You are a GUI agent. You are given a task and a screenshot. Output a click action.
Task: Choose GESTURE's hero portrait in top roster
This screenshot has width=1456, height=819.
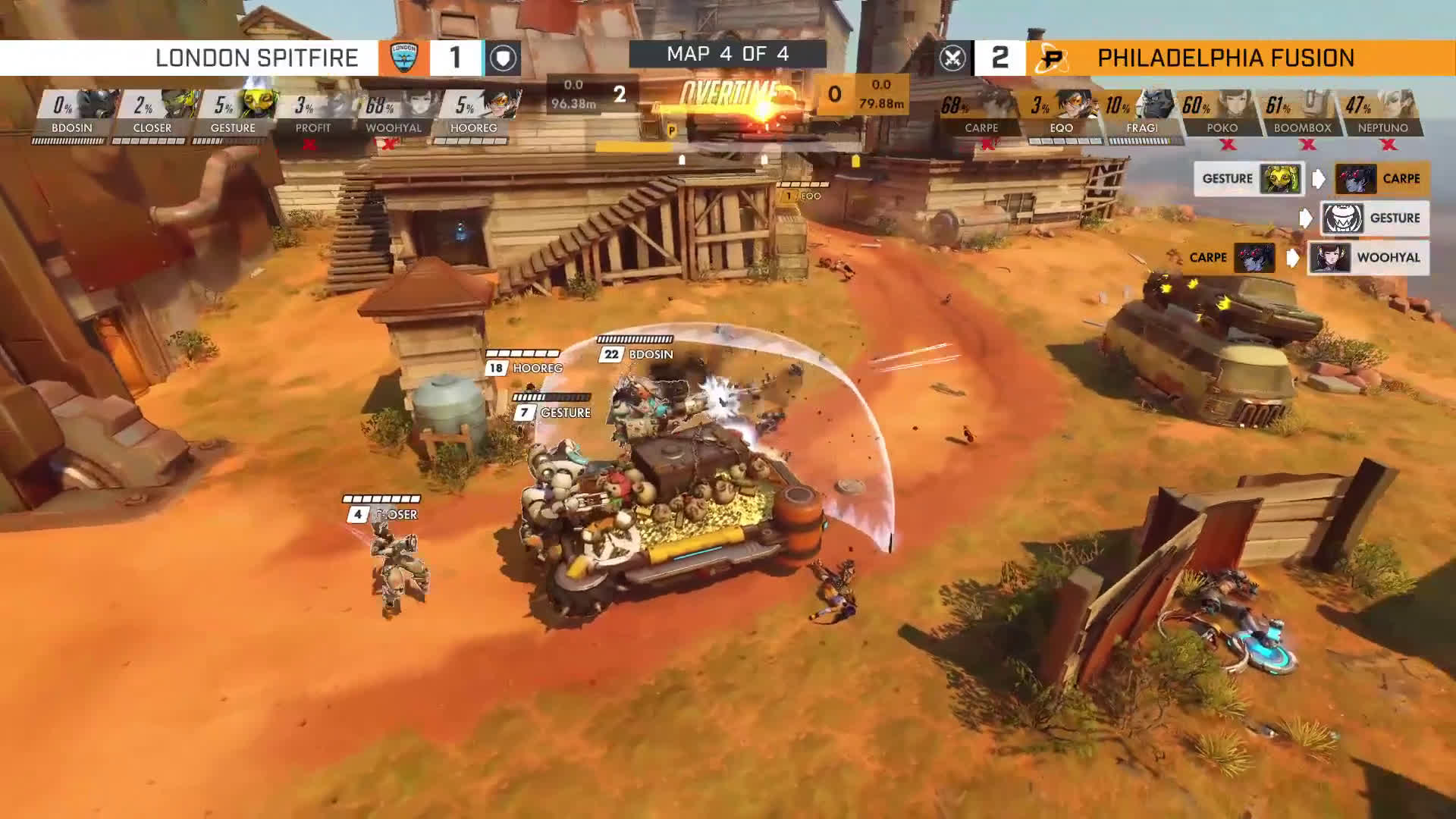[258, 104]
